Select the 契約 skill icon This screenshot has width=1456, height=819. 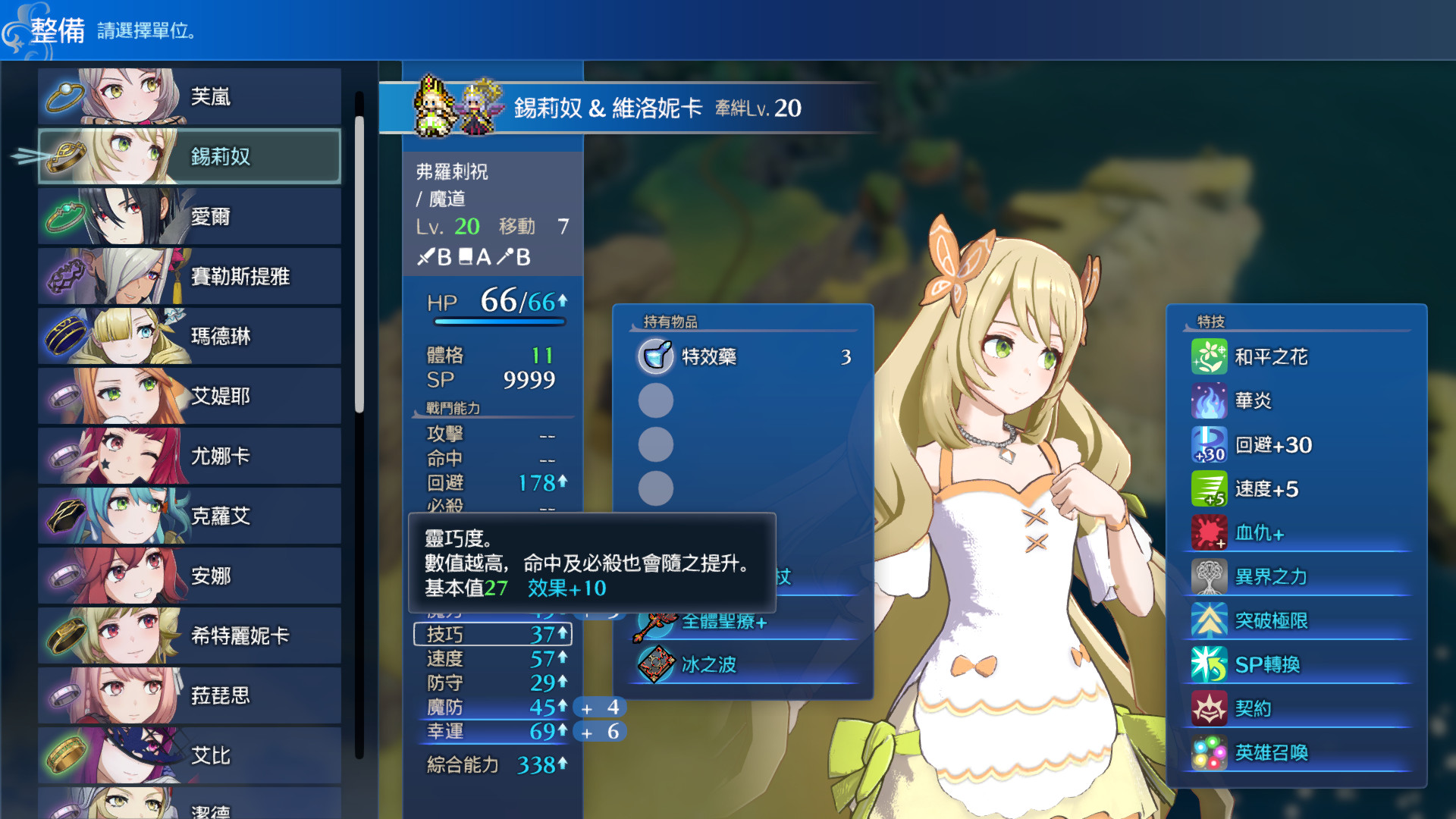point(1211,708)
